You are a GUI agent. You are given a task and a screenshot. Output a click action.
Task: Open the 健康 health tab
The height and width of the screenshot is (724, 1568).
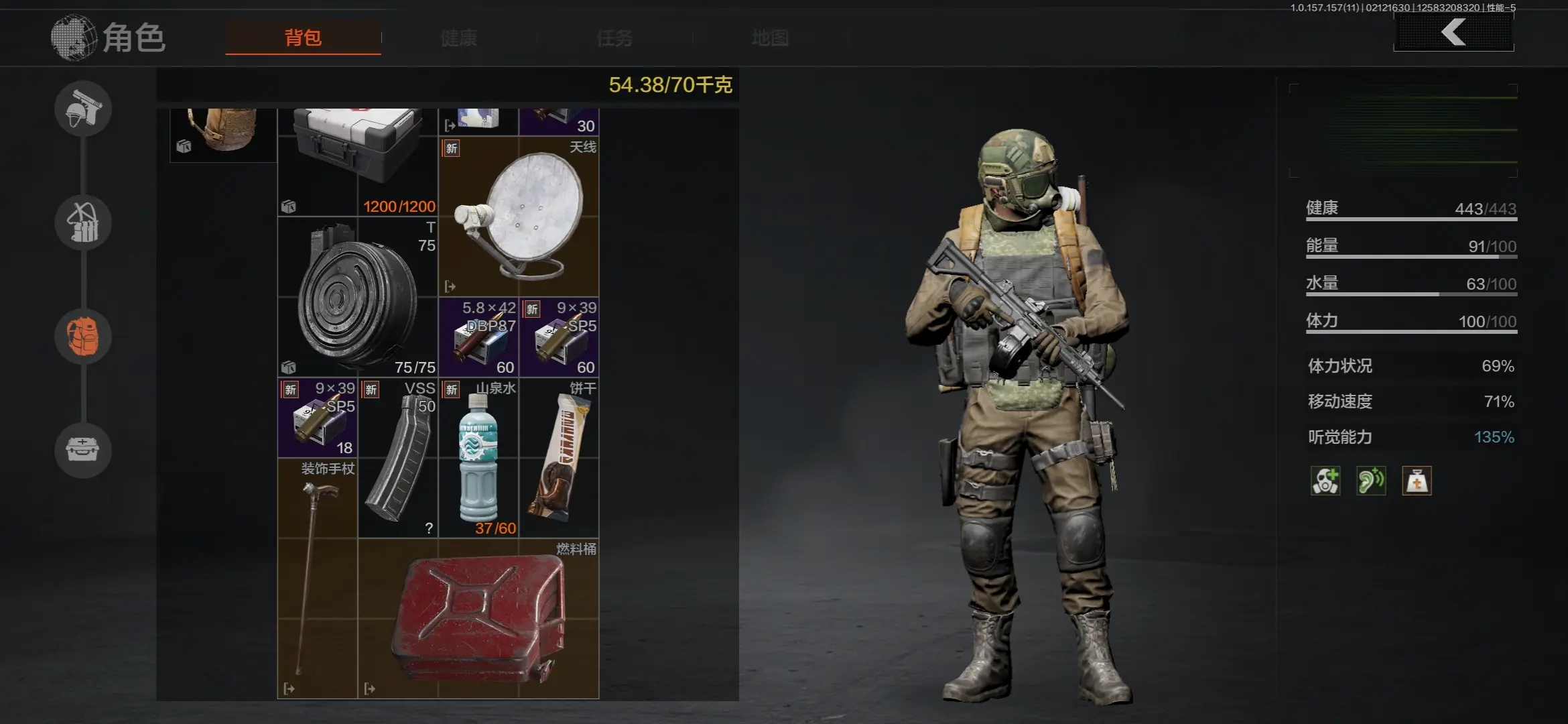tap(459, 38)
